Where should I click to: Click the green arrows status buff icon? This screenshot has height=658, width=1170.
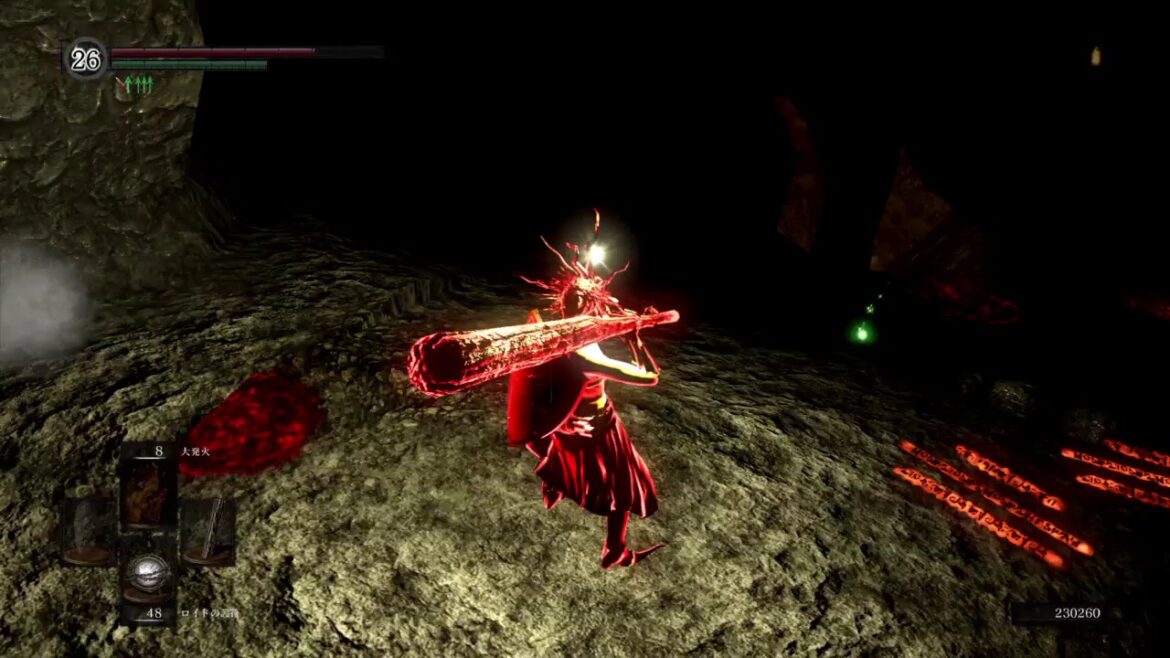tap(135, 85)
